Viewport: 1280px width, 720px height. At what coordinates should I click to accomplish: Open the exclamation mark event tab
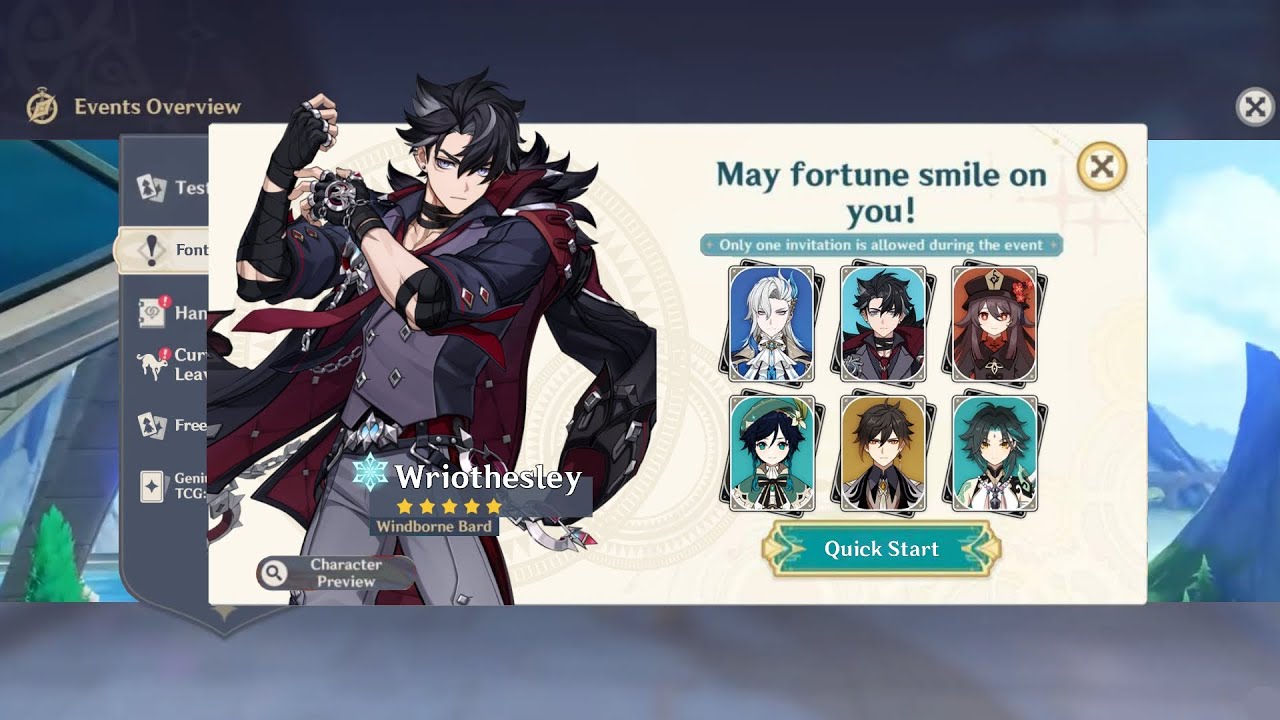pyautogui.click(x=166, y=250)
